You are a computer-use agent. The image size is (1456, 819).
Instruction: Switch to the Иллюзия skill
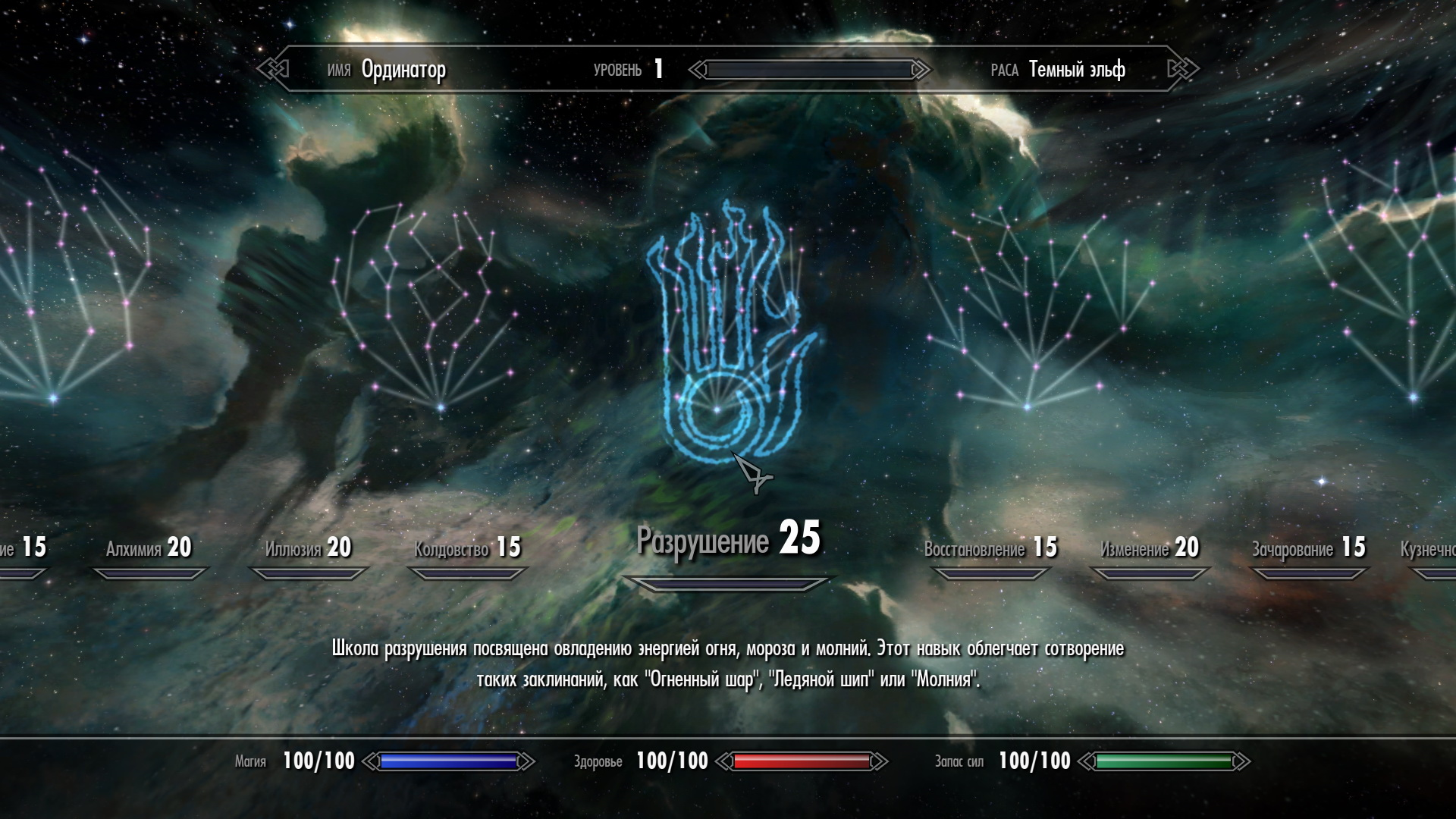pos(308,548)
